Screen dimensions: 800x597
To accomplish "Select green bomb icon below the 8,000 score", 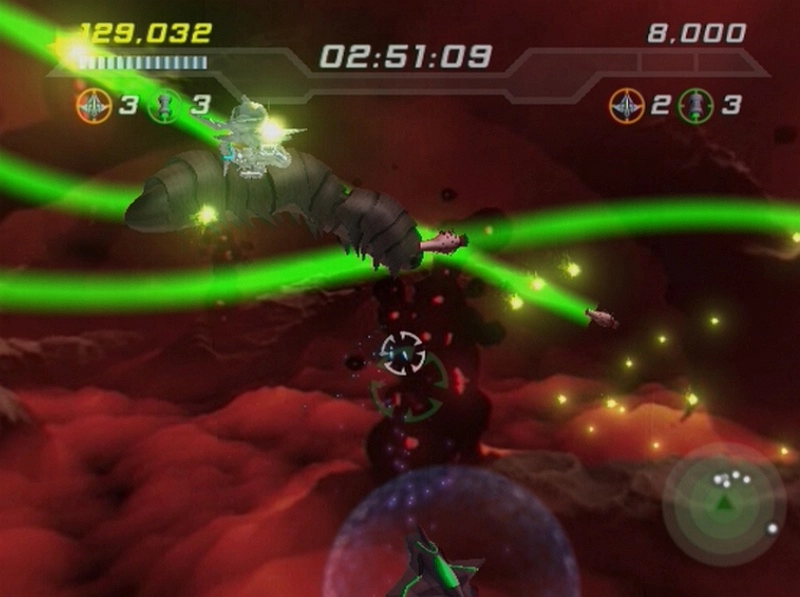I will coord(695,105).
